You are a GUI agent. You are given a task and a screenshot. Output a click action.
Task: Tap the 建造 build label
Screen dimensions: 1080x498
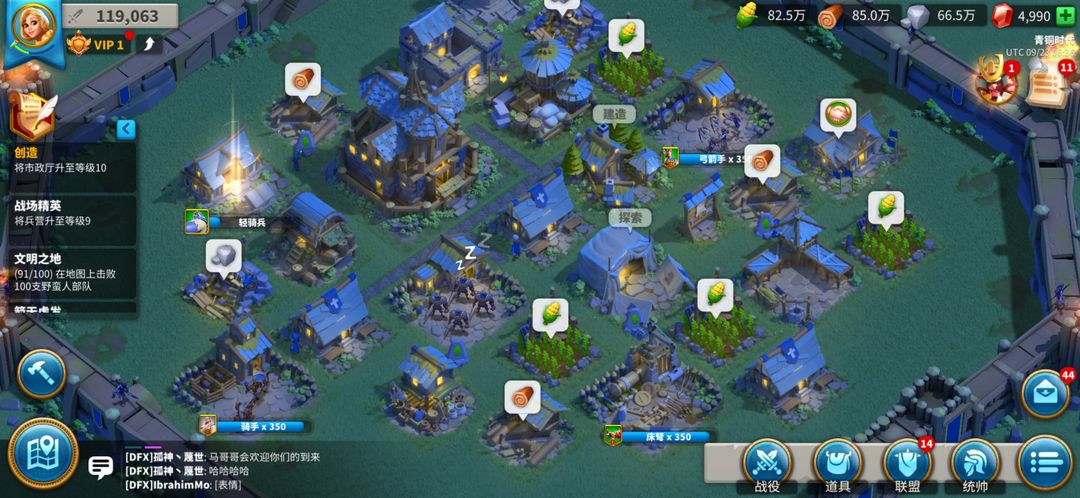click(x=613, y=114)
